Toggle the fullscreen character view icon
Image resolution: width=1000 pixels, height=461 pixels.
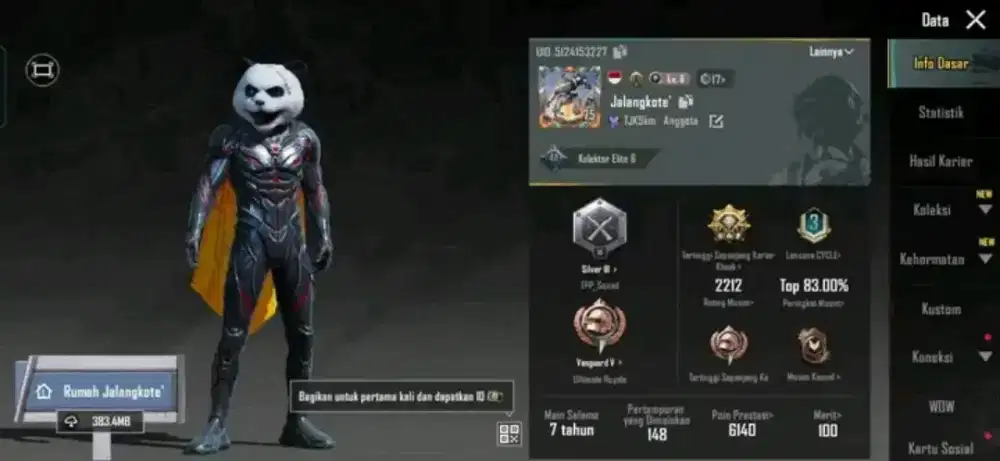coord(42,69)
